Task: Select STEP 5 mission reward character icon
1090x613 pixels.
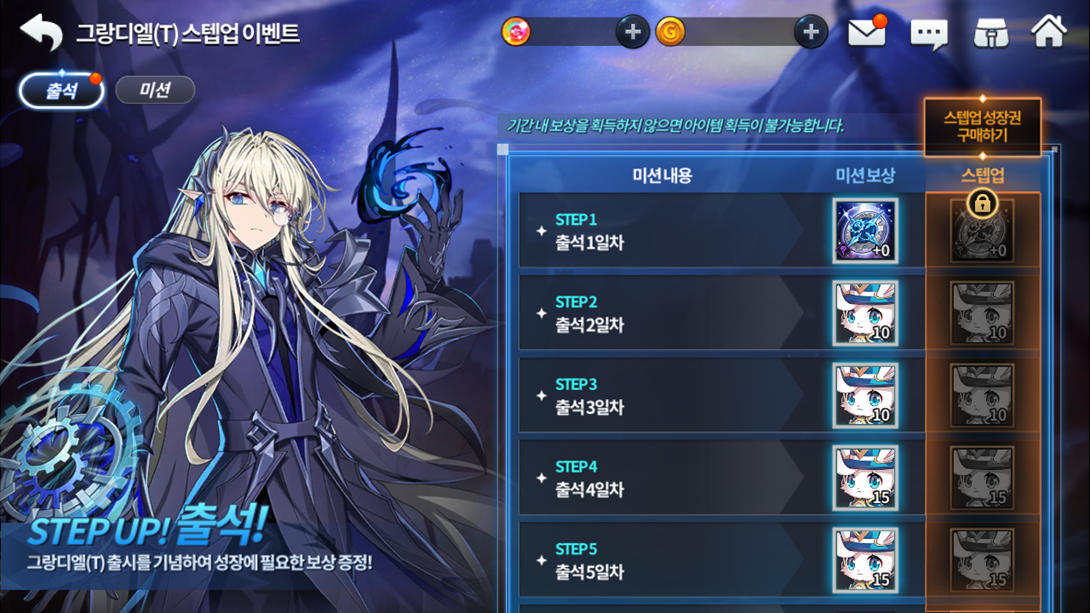Action: click(865, 561)
